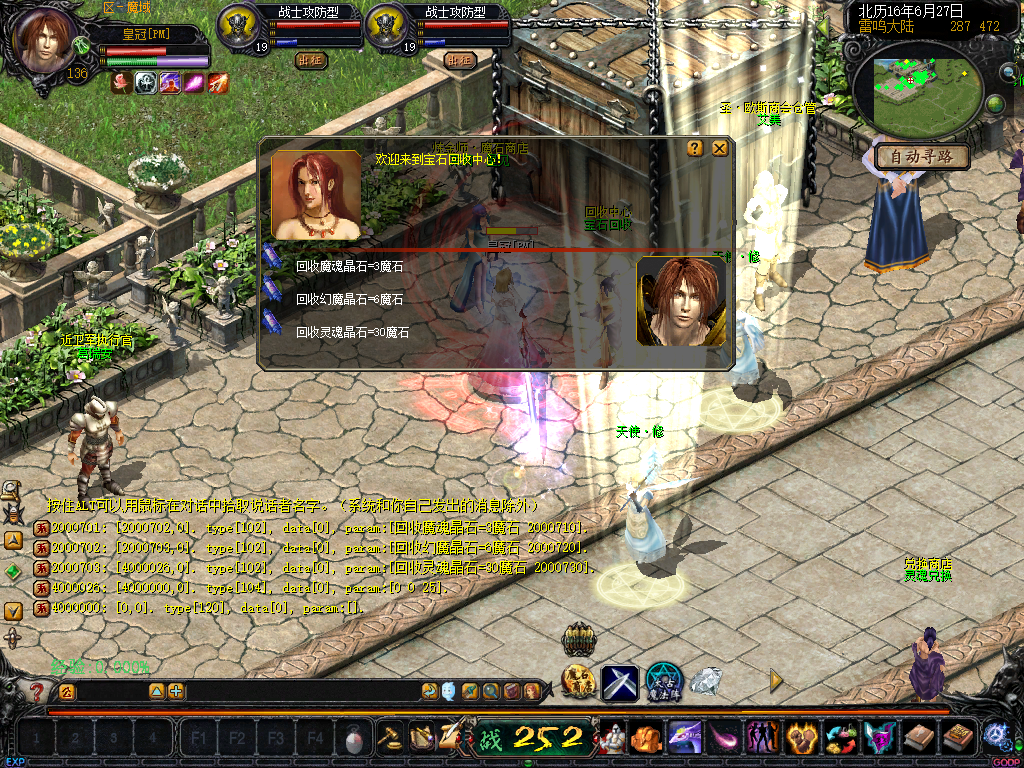Choose 回收幻魔晶石=6魔石 option
Image resolution: width=1024 pixels, height=768 pixels.
point(349,299)
